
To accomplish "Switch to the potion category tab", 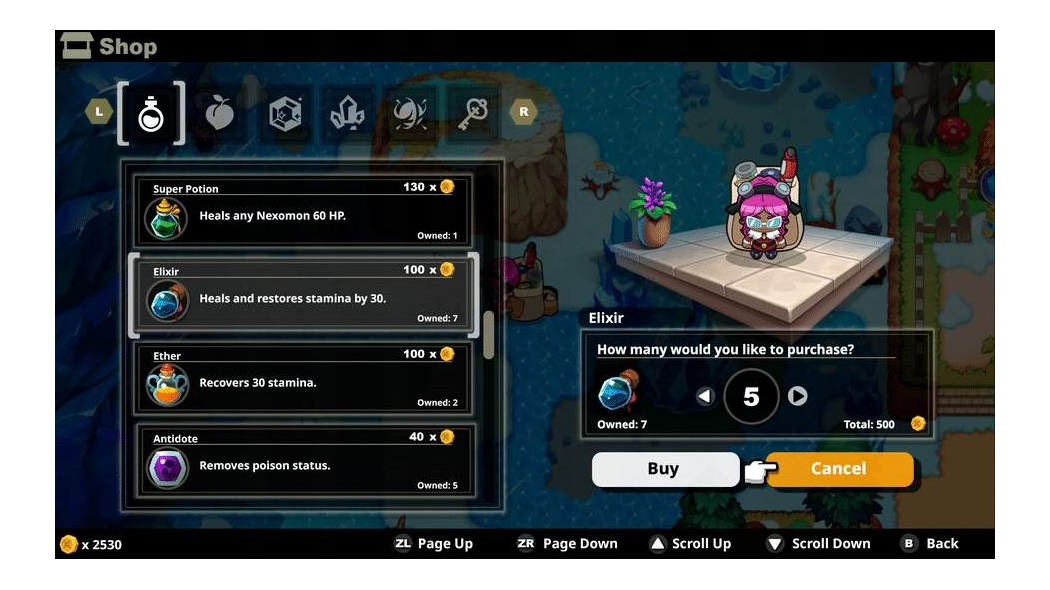I will pos(150,113).
